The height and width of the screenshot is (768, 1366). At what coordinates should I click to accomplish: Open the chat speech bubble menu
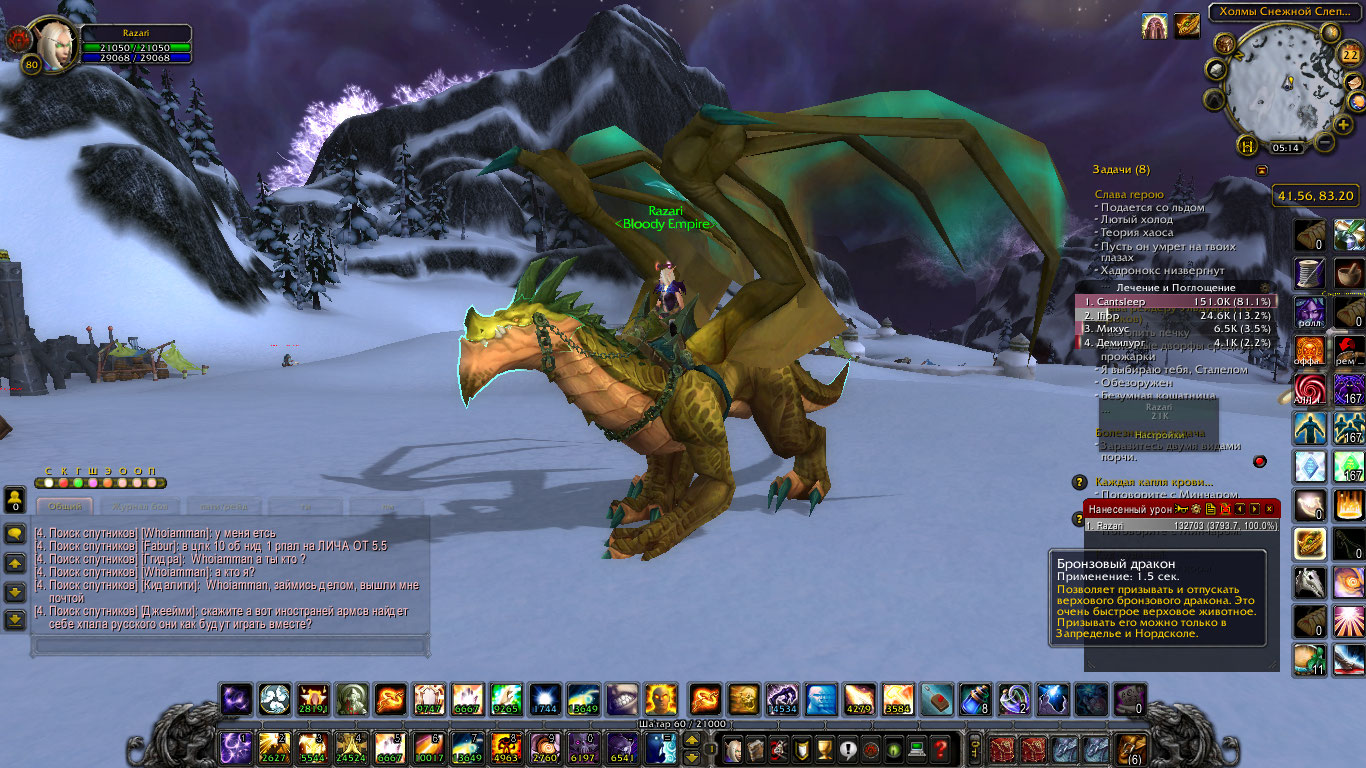coord(15,534)
